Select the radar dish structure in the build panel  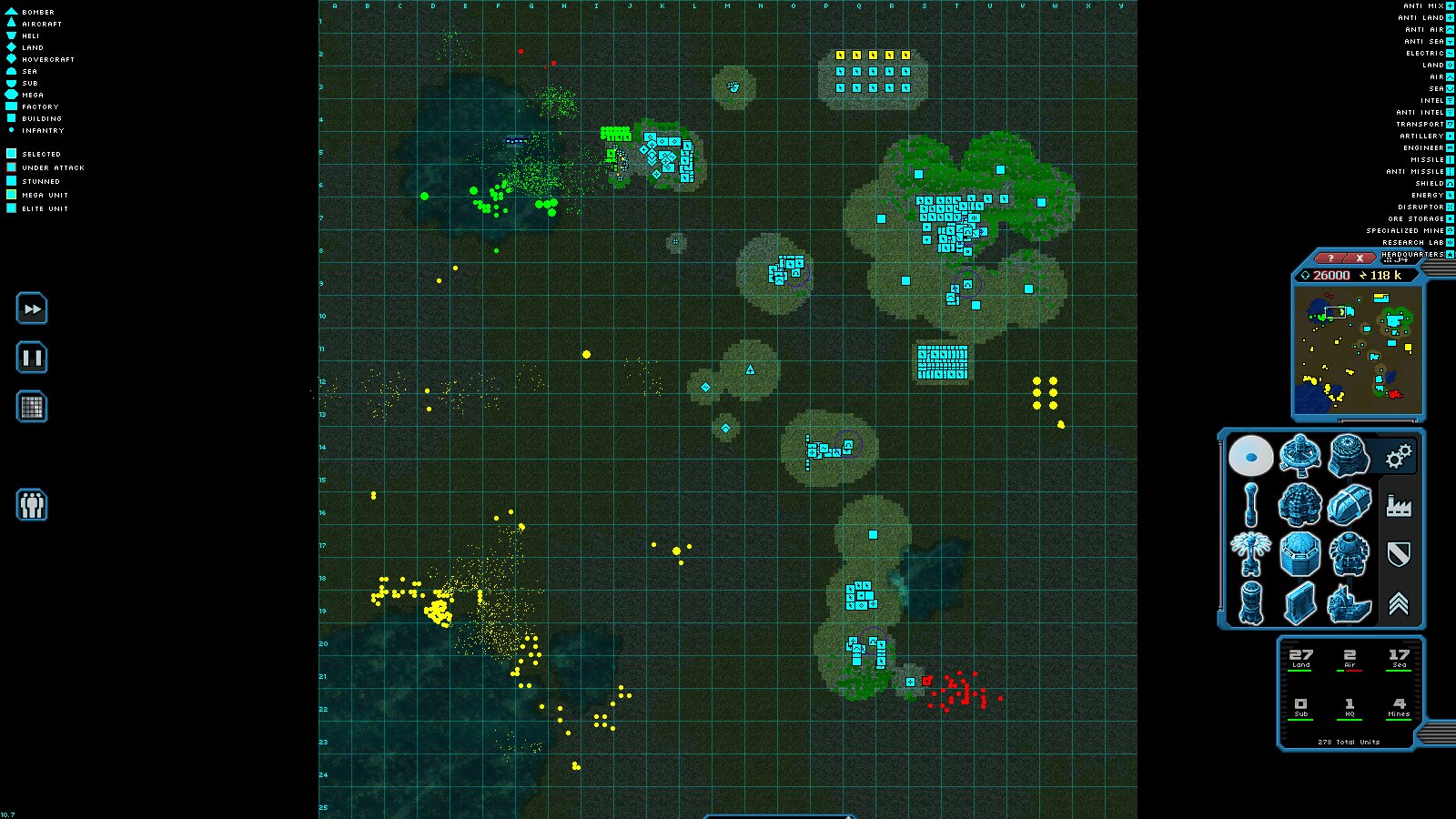tap(1301, 455)
